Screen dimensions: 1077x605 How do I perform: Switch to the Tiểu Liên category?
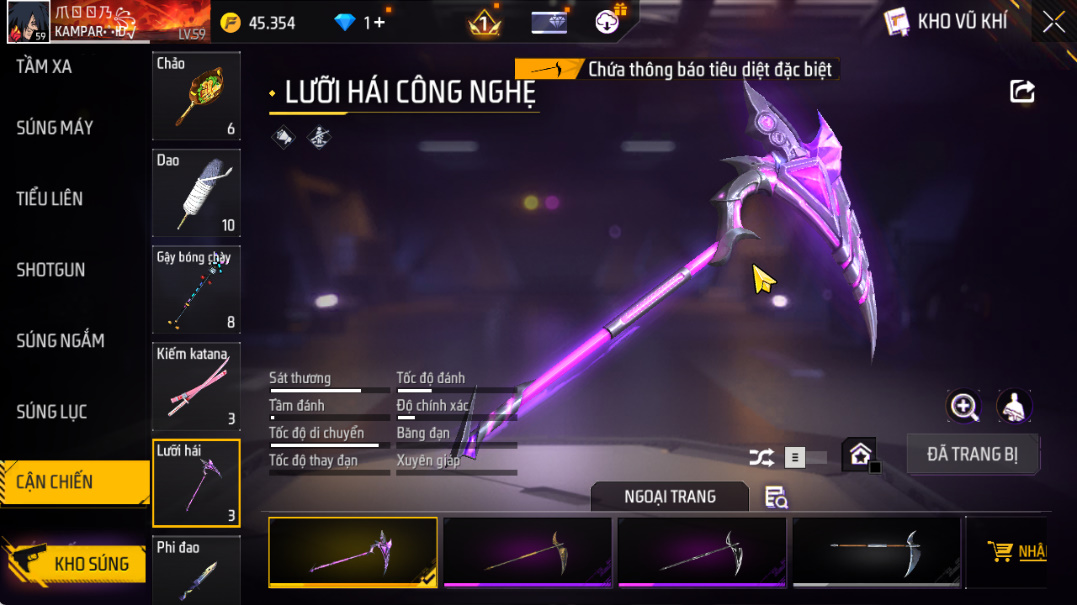pyautogui.click(x=50, y=199)
